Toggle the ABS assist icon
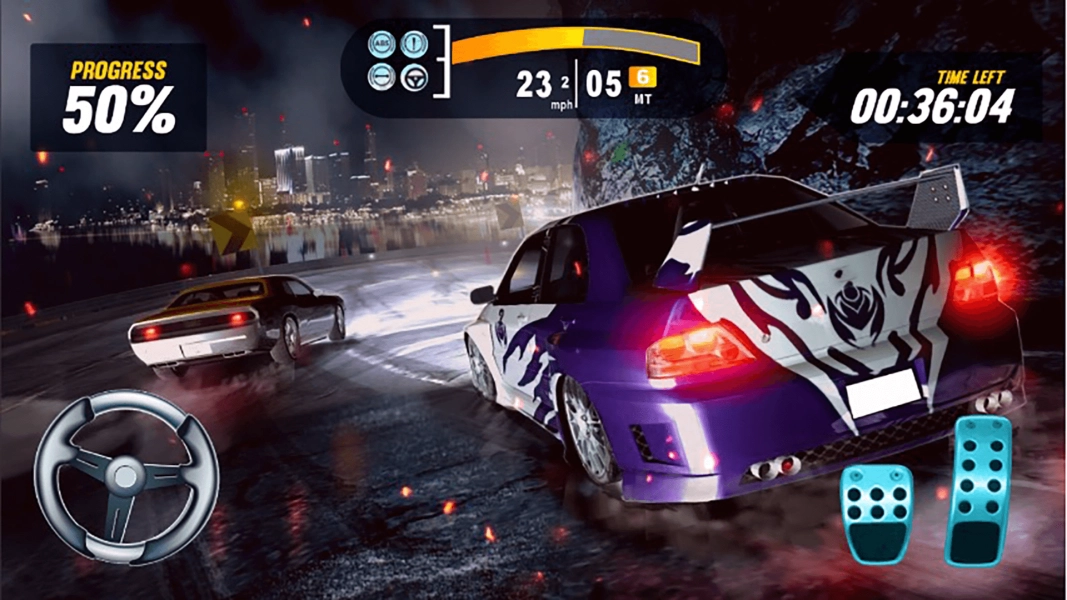 tap(381, 44)
